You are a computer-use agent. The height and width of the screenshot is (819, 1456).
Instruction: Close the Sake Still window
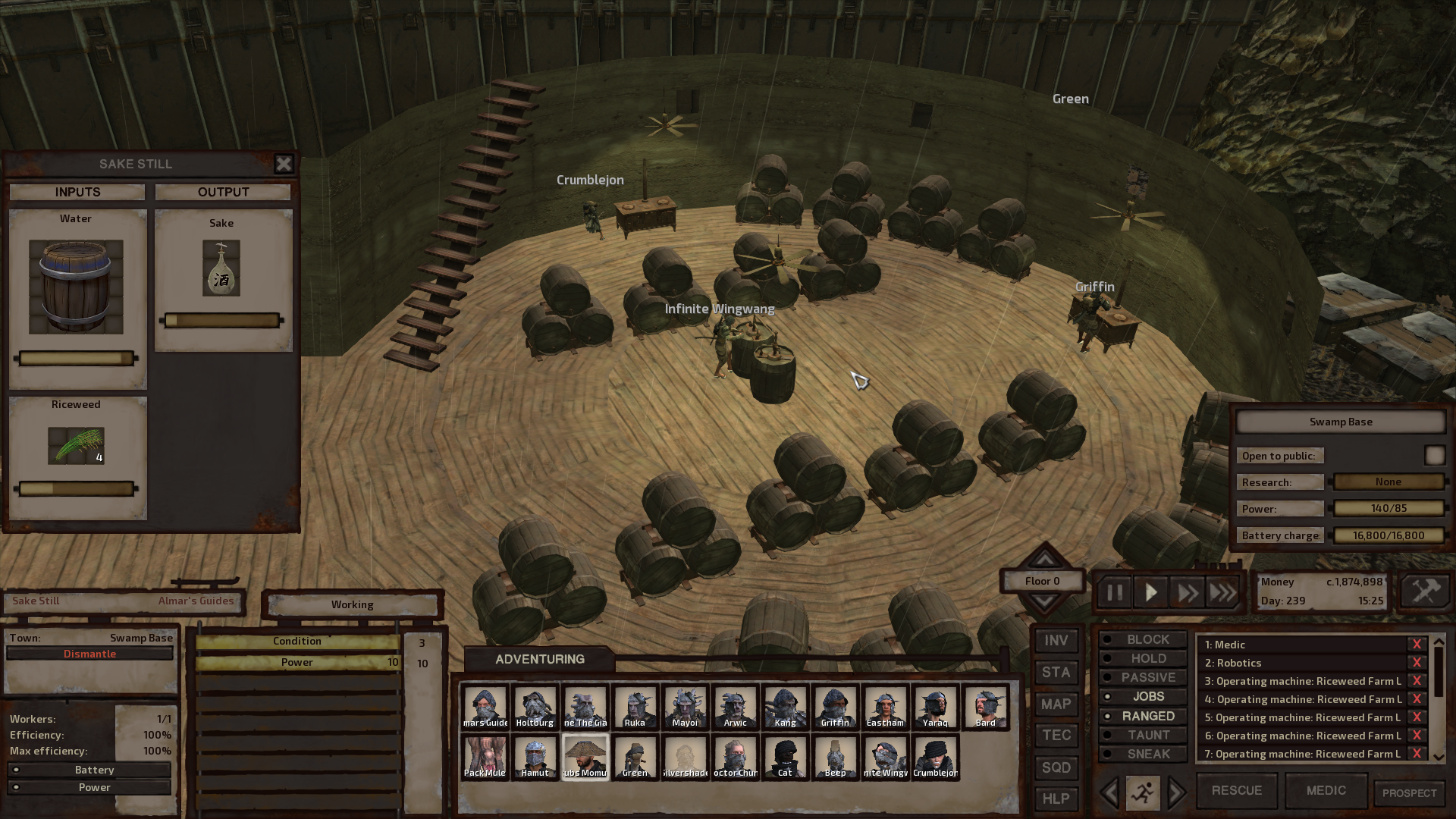284,164
